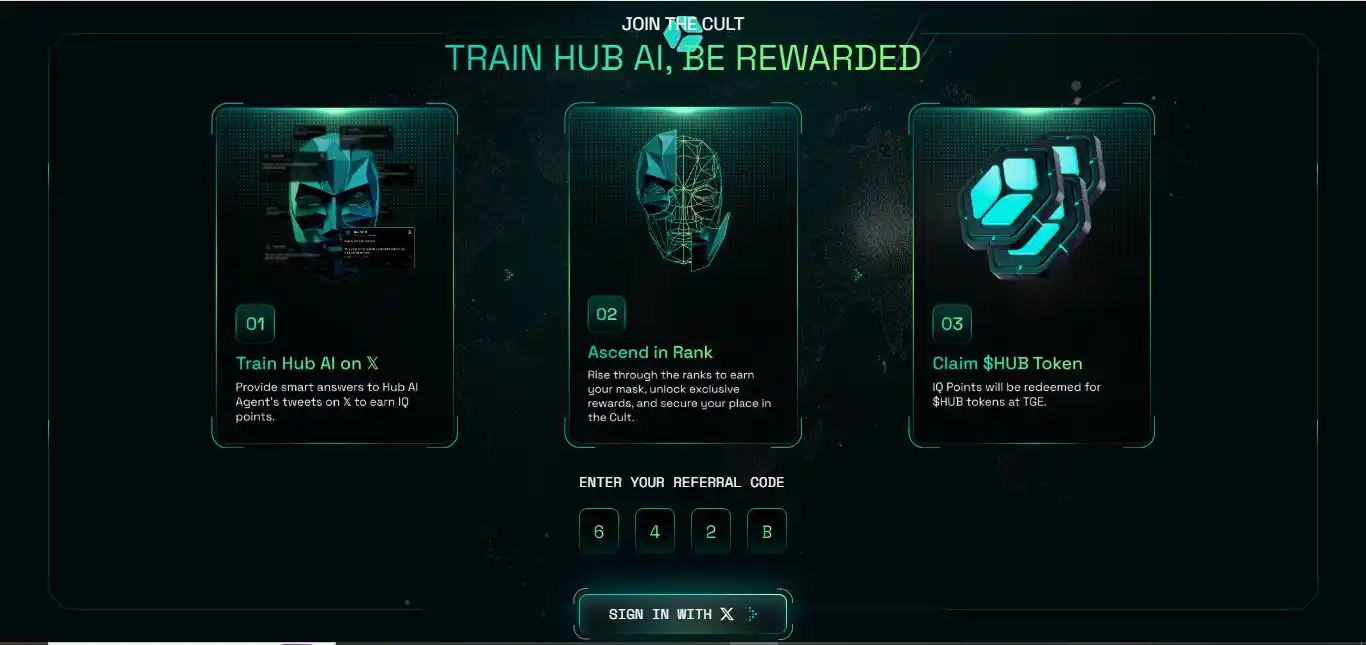Select the referral code box containing B
Viewport: 1366px width, 645px height.
(x=767, y=531)
